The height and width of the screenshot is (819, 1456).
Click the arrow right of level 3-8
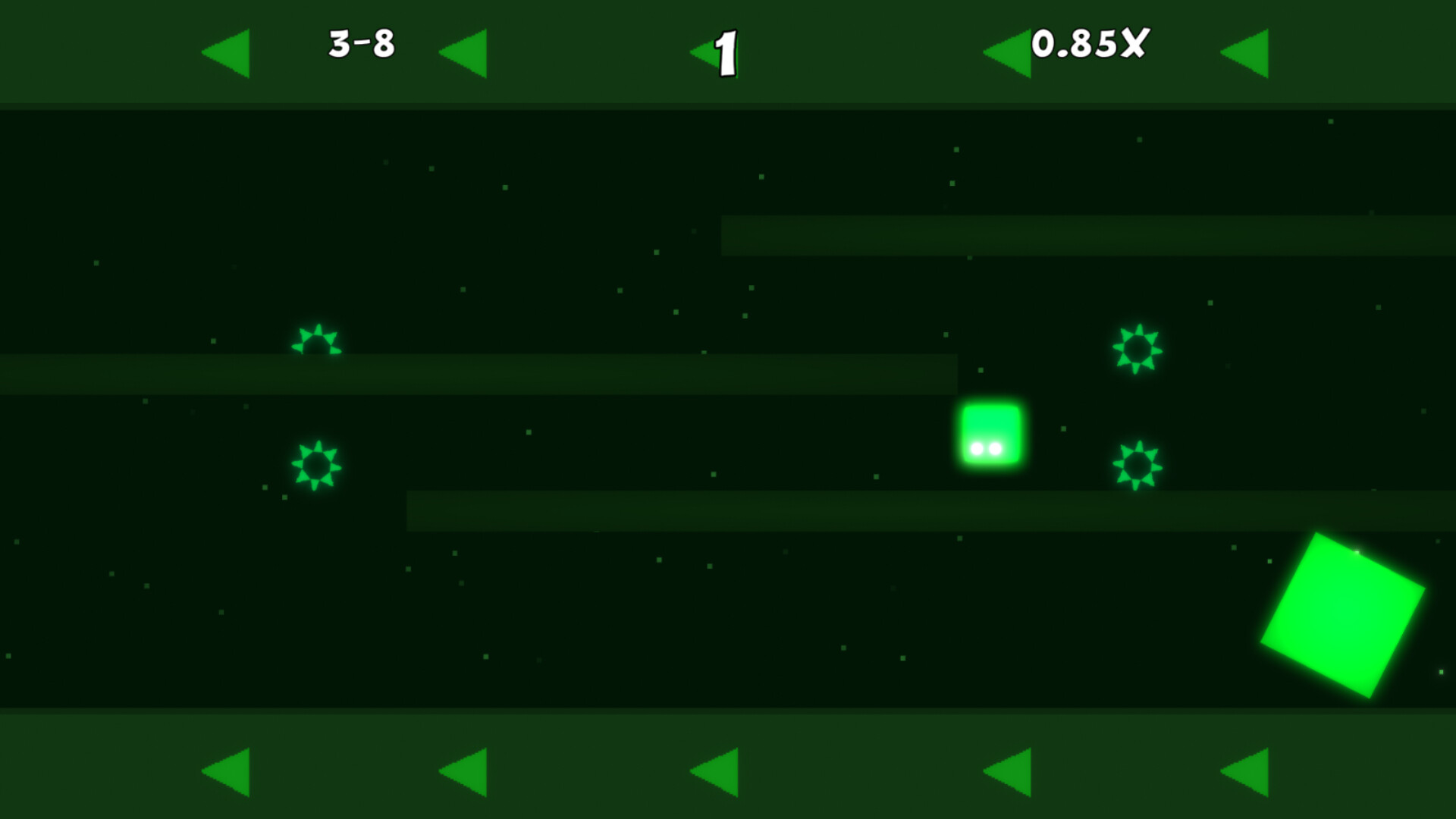(462, 52)
